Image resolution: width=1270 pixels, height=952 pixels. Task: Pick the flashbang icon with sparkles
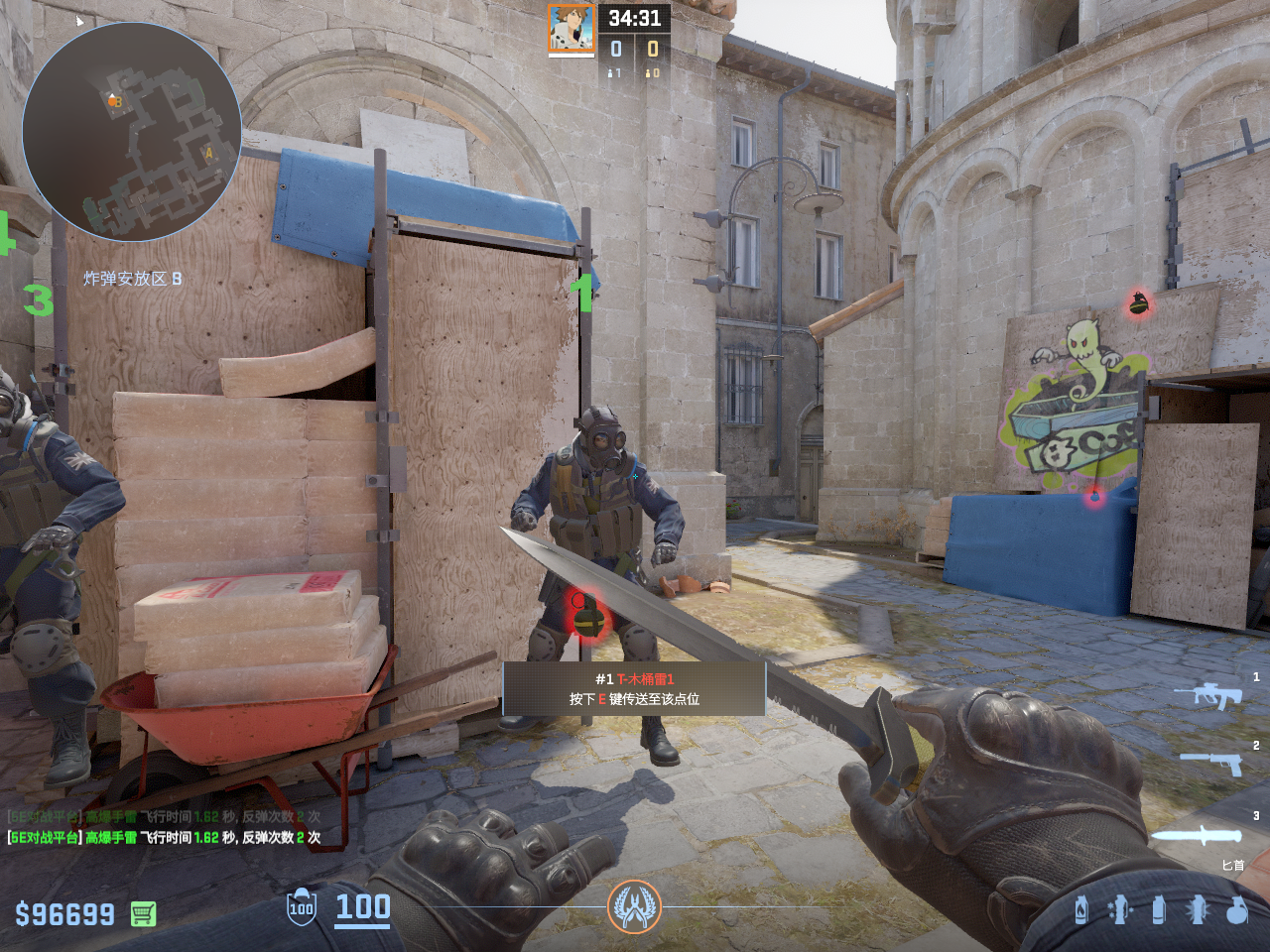click(1119, 909)
